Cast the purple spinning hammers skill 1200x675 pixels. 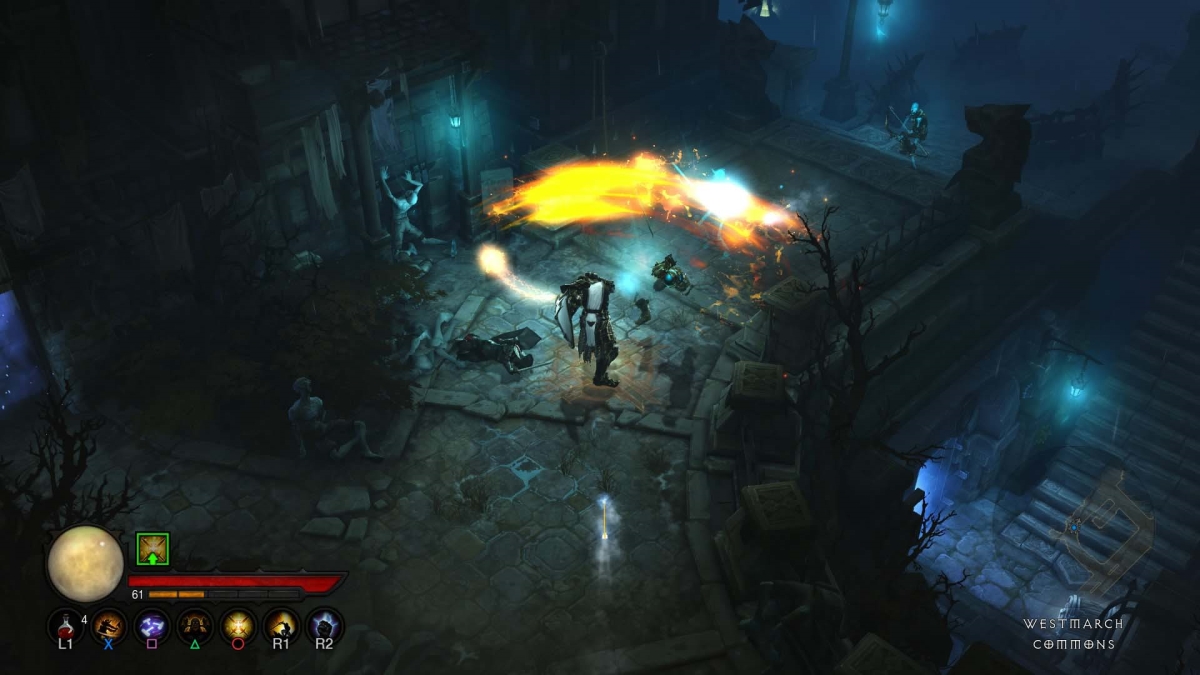click(152, 625)
